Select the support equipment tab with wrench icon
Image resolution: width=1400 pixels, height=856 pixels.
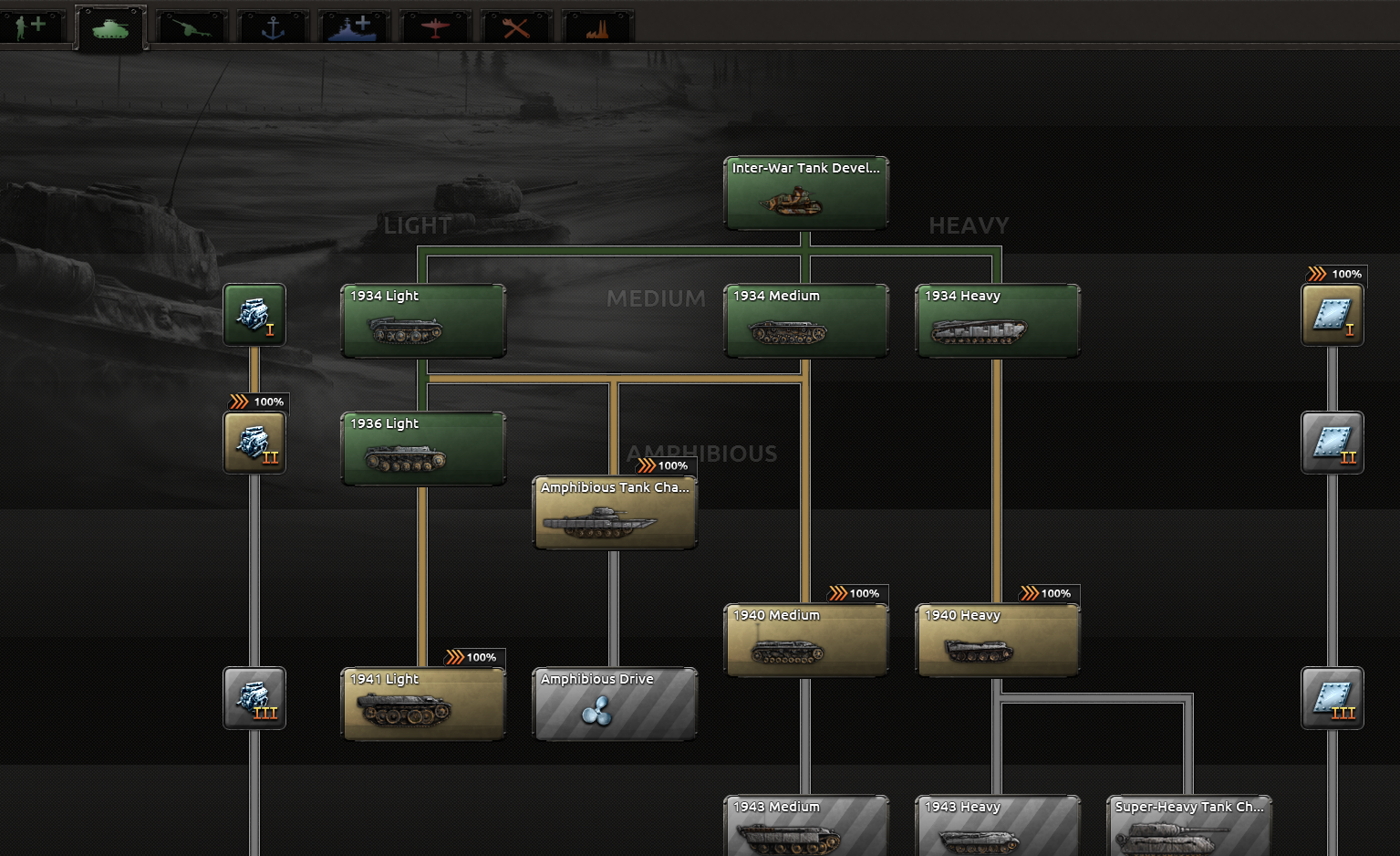pos(515,26)
